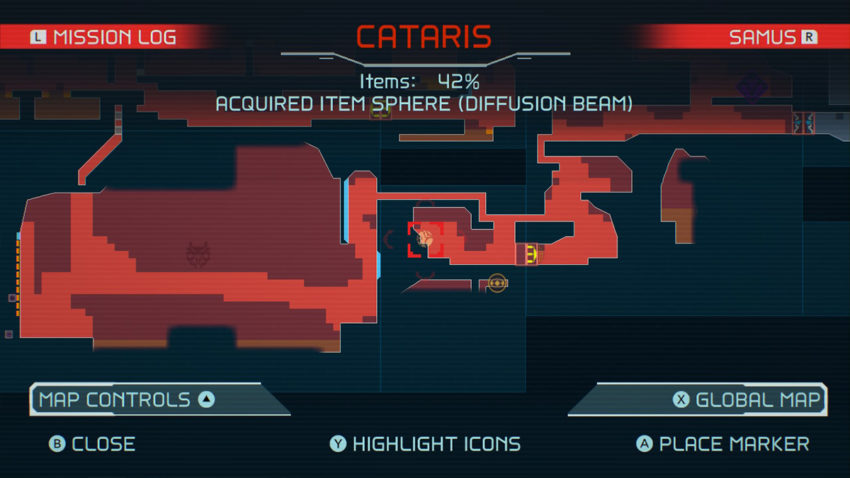Close the map screen

point(92,443)
